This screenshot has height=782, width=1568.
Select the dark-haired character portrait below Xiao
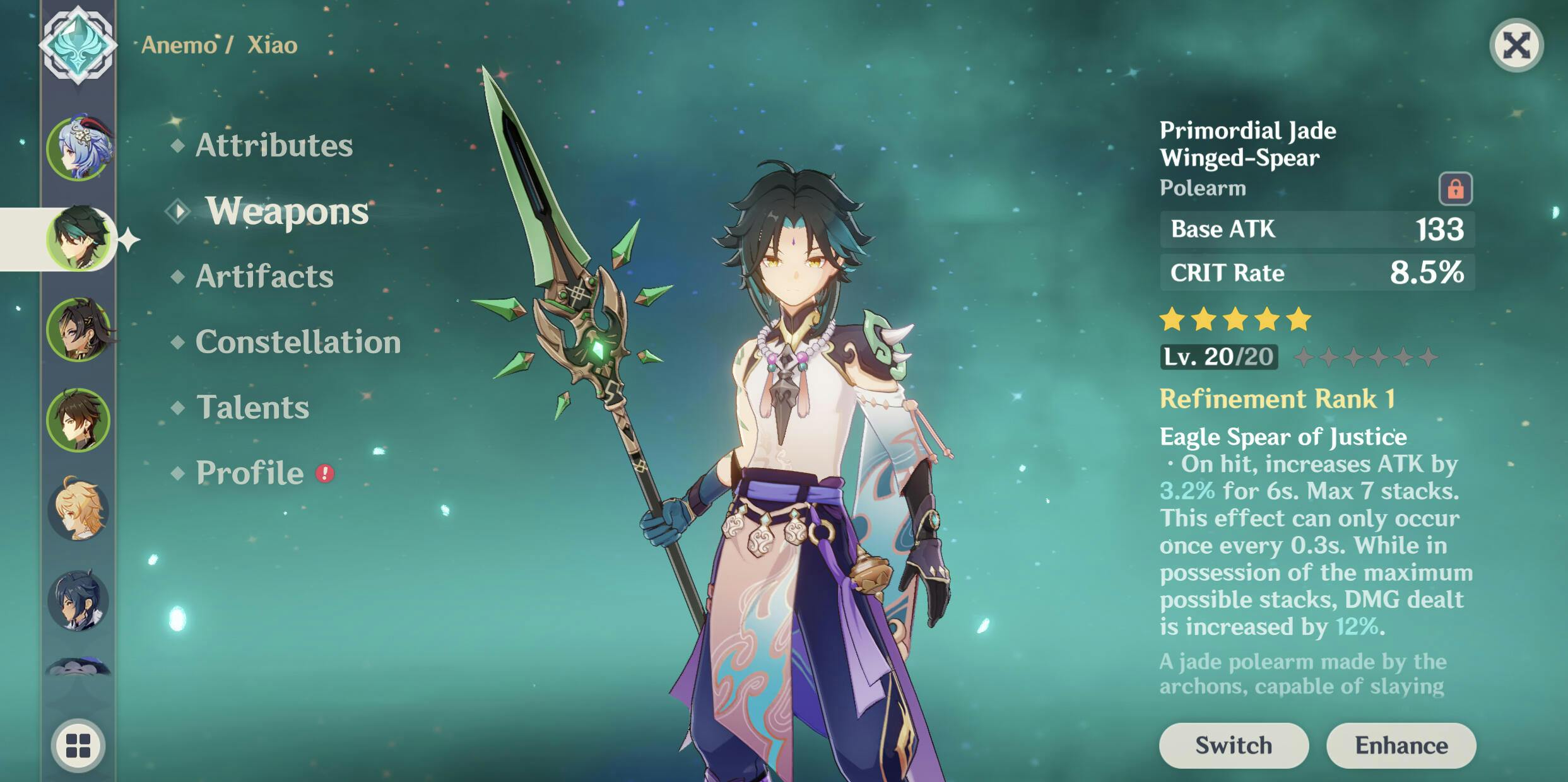coord(79,330)
